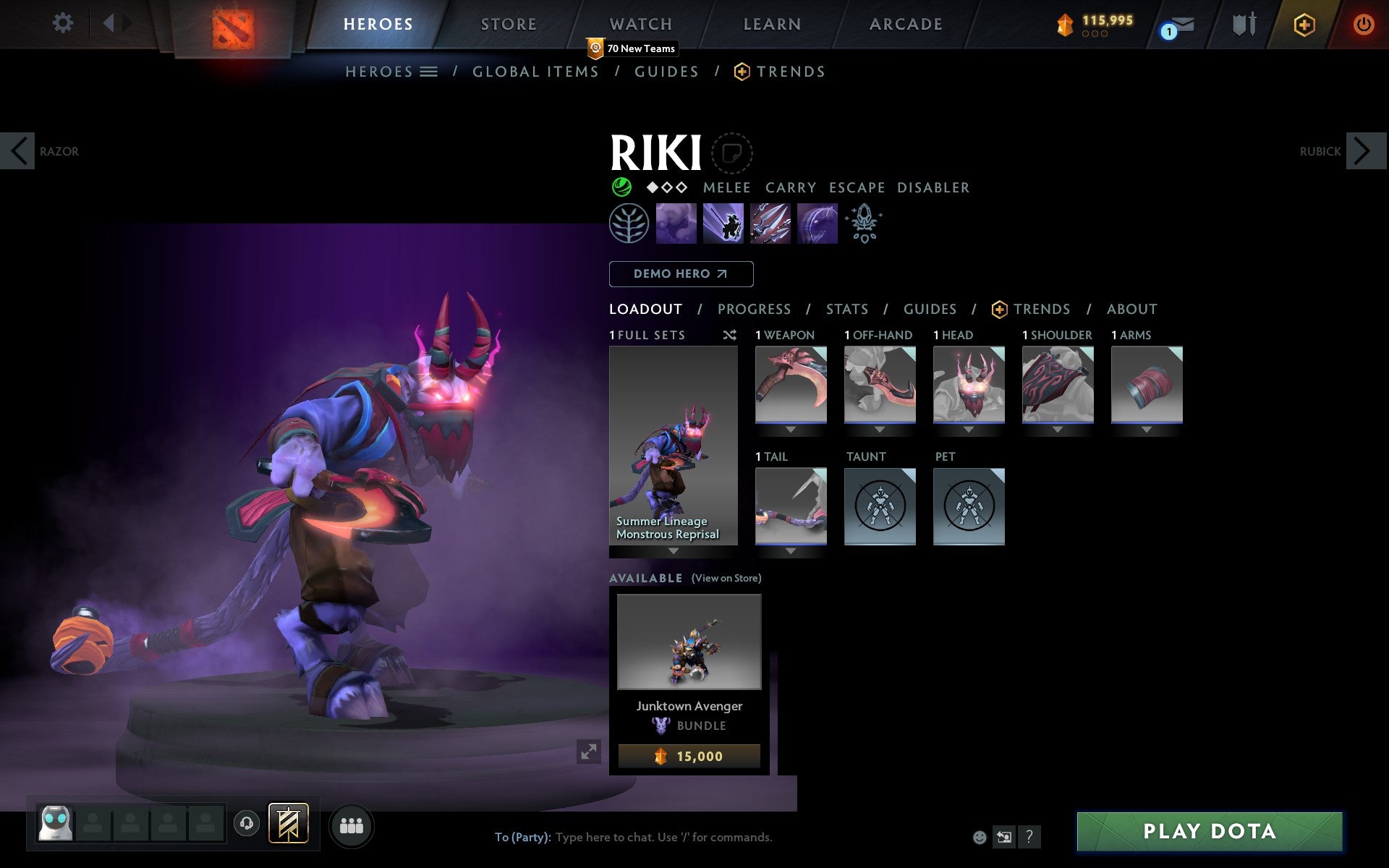
Task: View the Blink Strike ability icon
Action: click(723, 223)
